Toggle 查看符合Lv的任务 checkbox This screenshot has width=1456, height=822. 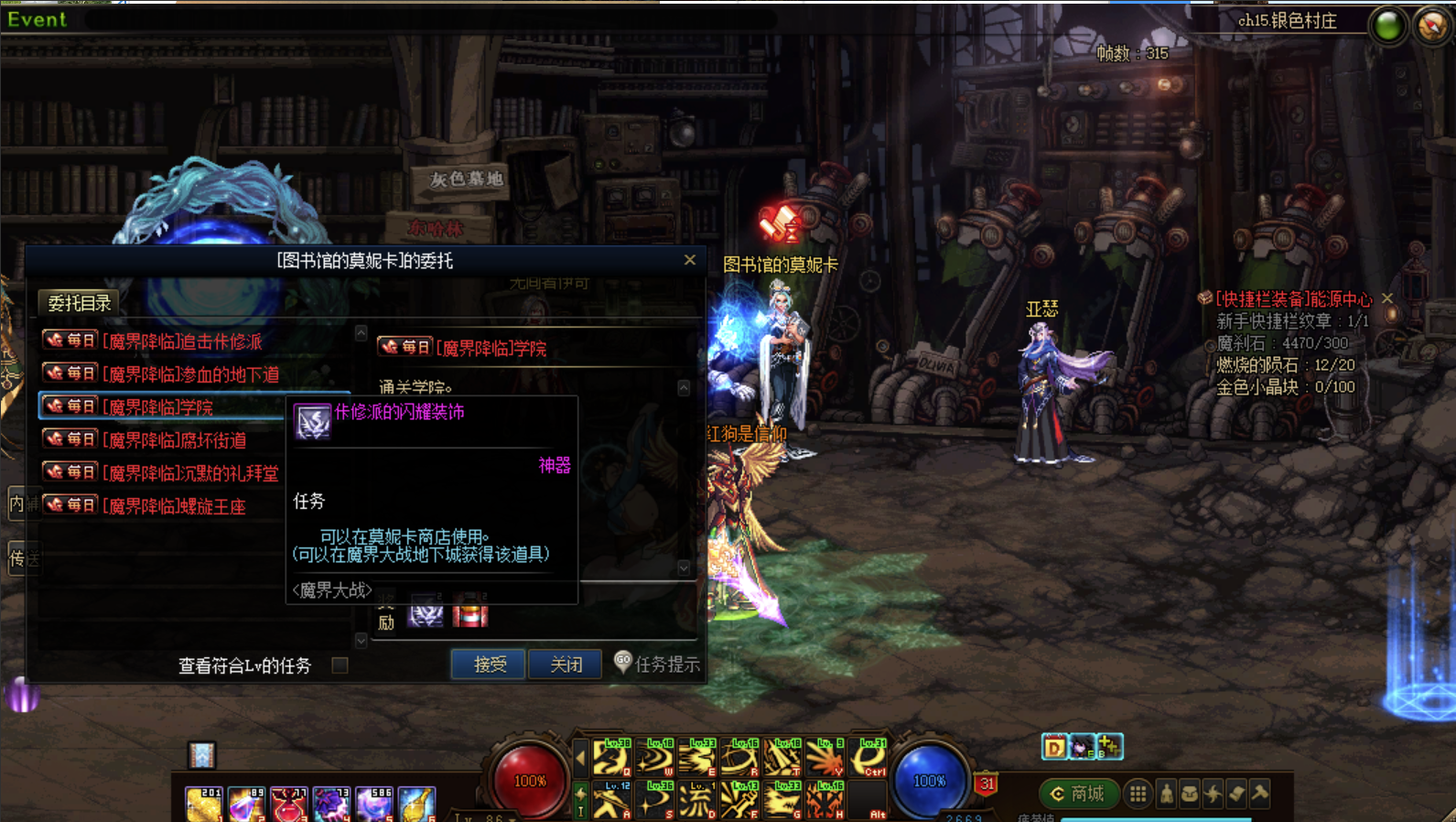[340, 665]
